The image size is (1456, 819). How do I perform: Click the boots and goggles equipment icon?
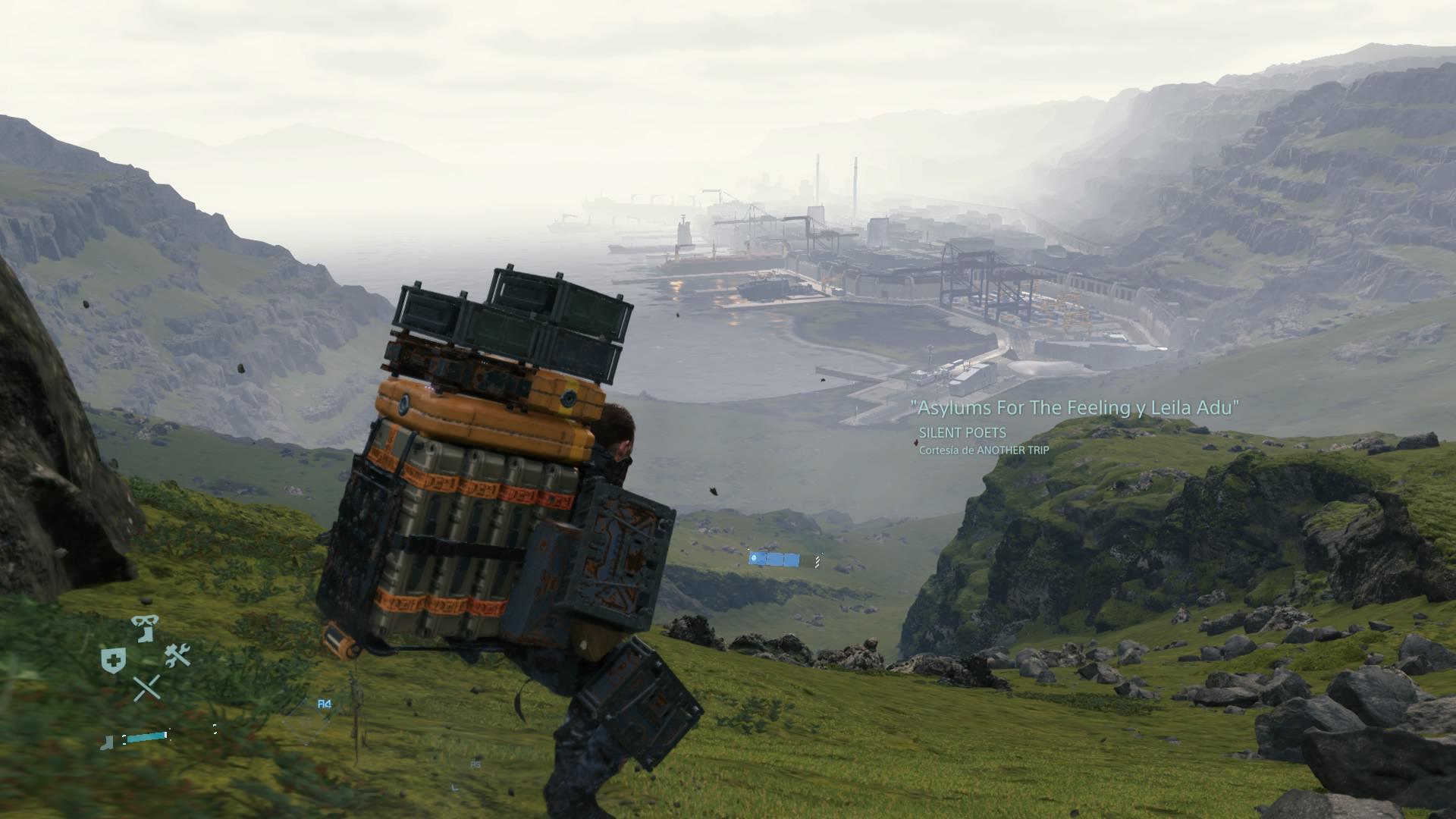[x=145, y=627]
